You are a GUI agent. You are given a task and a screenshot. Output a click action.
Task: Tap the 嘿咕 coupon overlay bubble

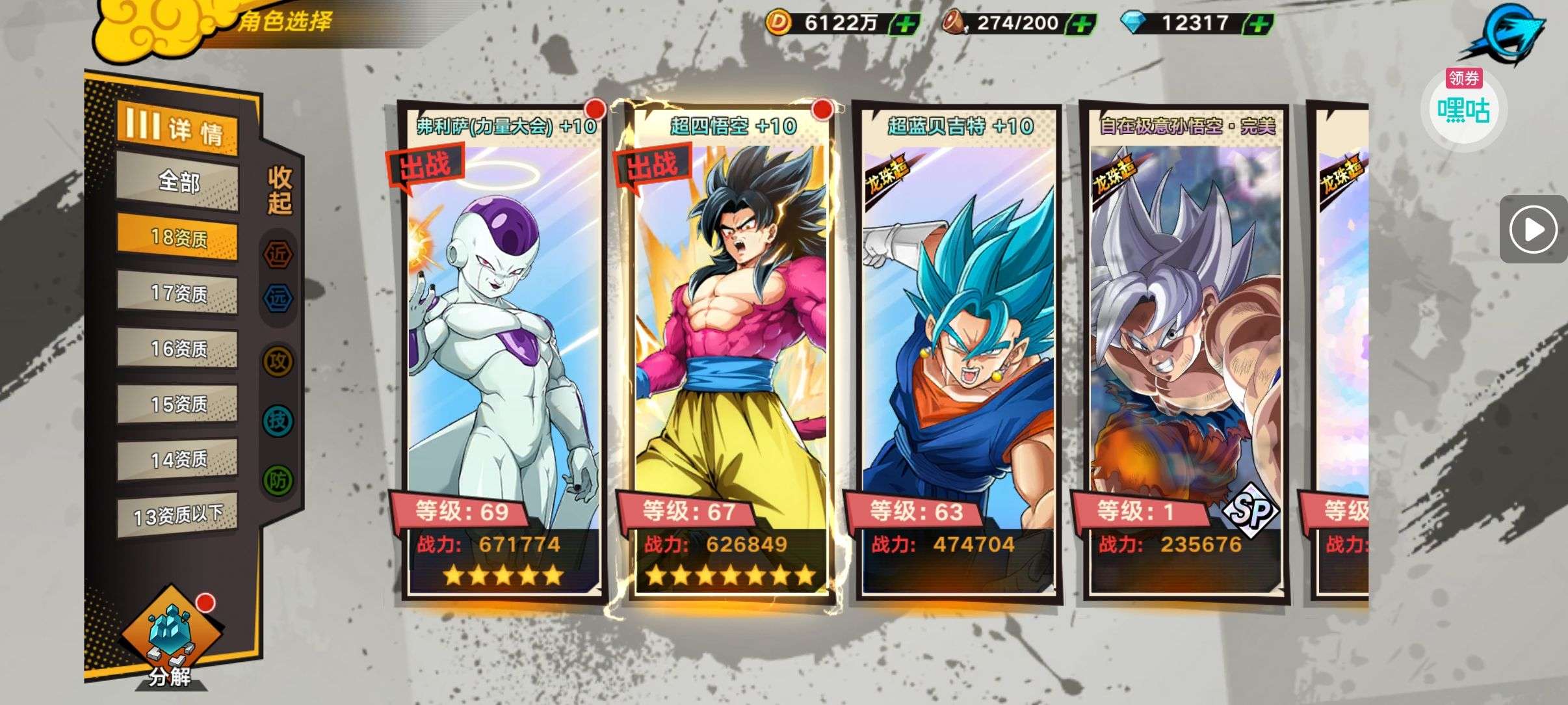tap(1463, 109)
